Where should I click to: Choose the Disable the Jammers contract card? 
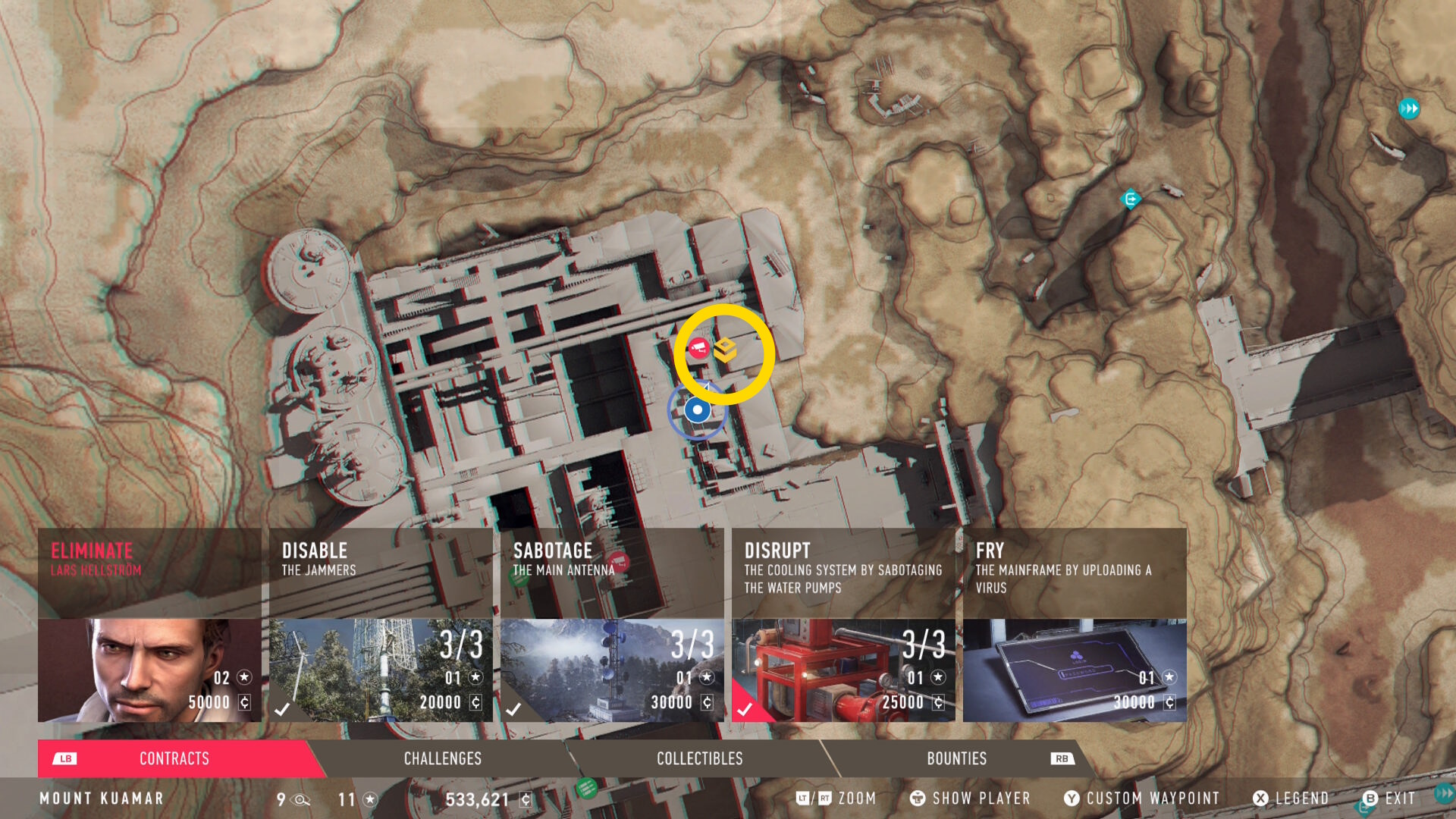click(x=381, y=625)
